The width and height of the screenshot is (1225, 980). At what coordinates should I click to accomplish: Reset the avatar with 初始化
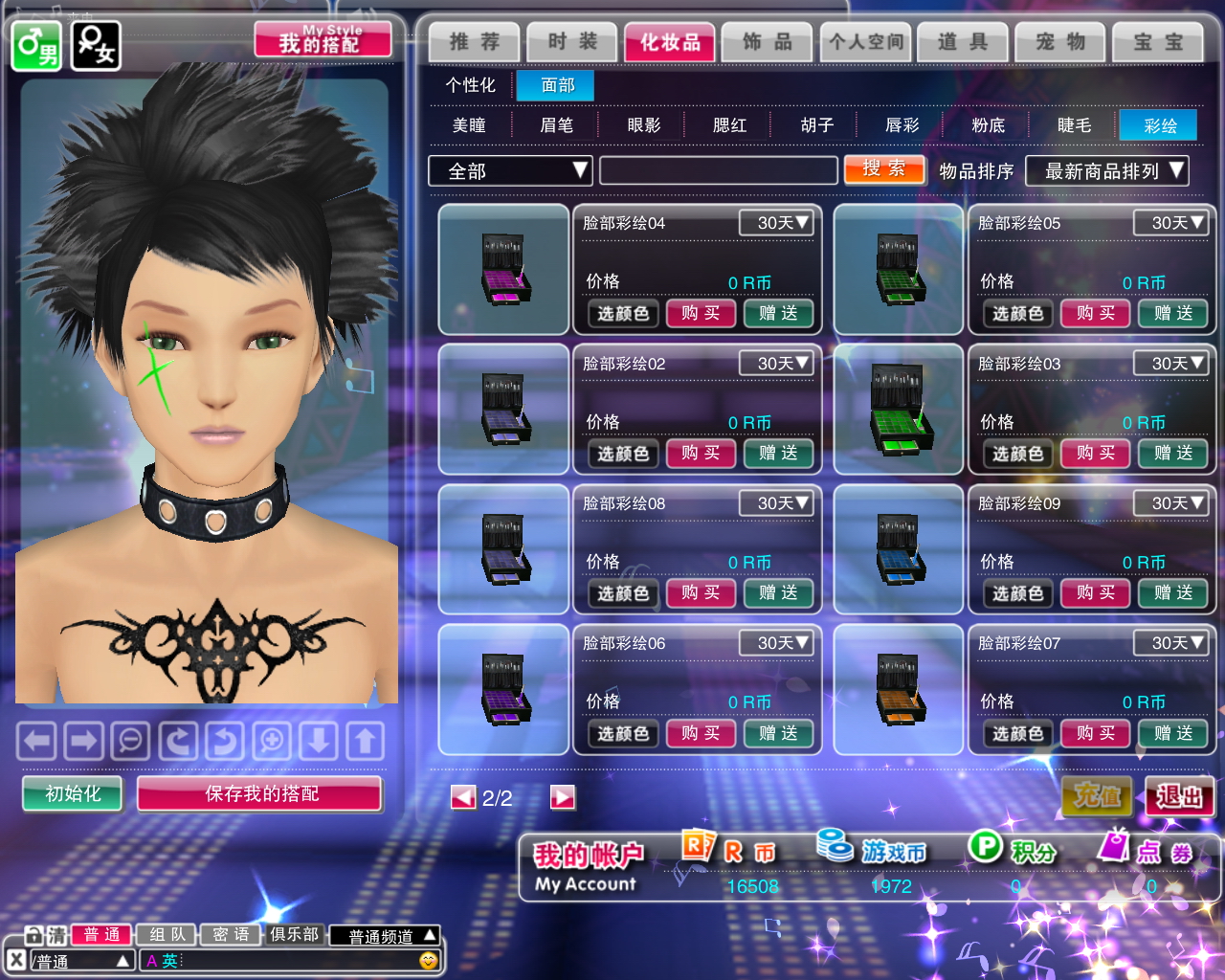pyautogui.click(x=73, y=793)
